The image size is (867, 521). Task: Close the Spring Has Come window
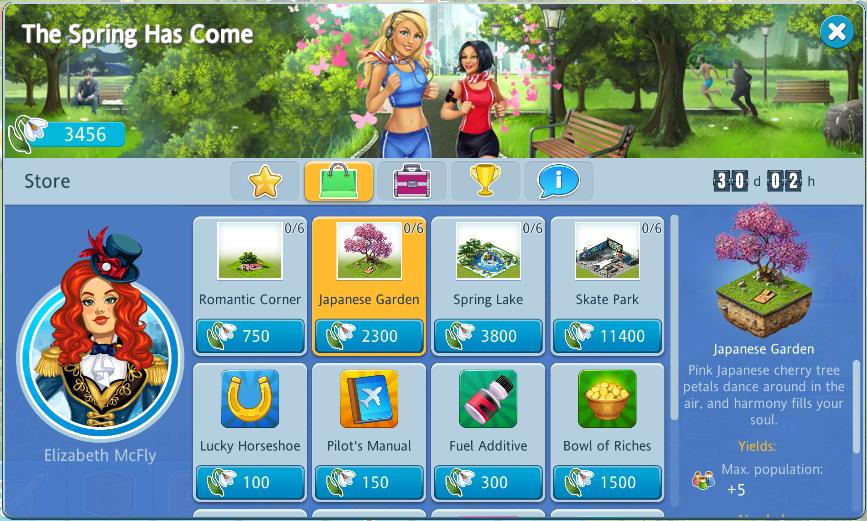coord(835,33)
